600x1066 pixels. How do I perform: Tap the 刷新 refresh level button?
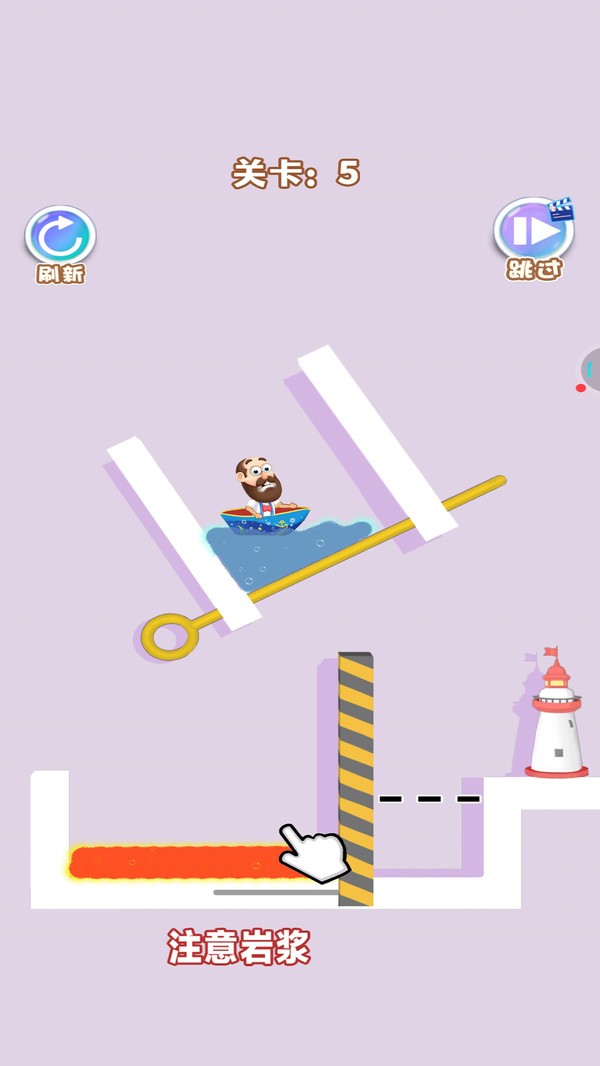(x=60, y=237)
